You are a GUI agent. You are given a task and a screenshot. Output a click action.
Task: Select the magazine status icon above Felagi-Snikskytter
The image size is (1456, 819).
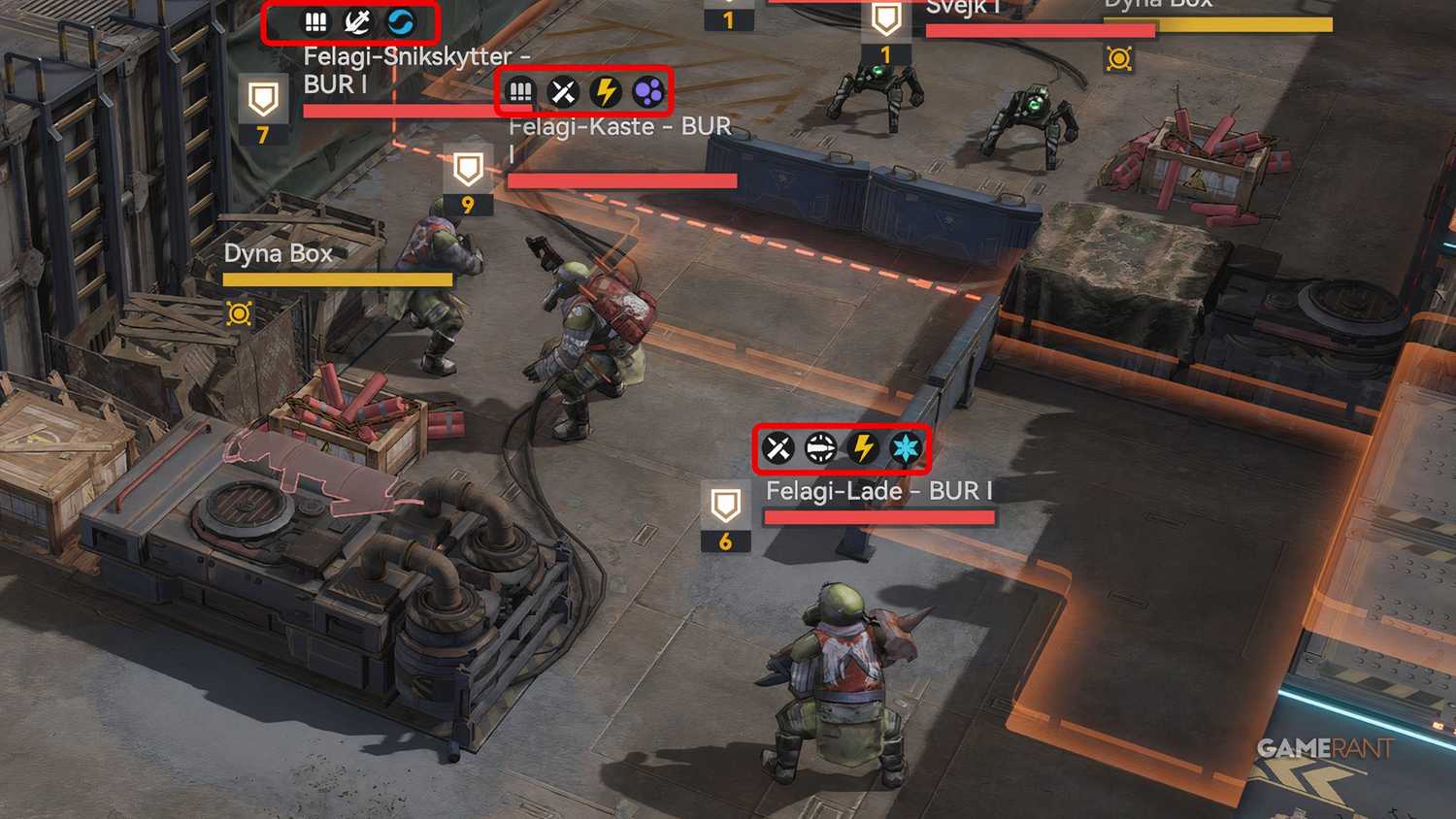pyautogui.click(x=317, y=22)
